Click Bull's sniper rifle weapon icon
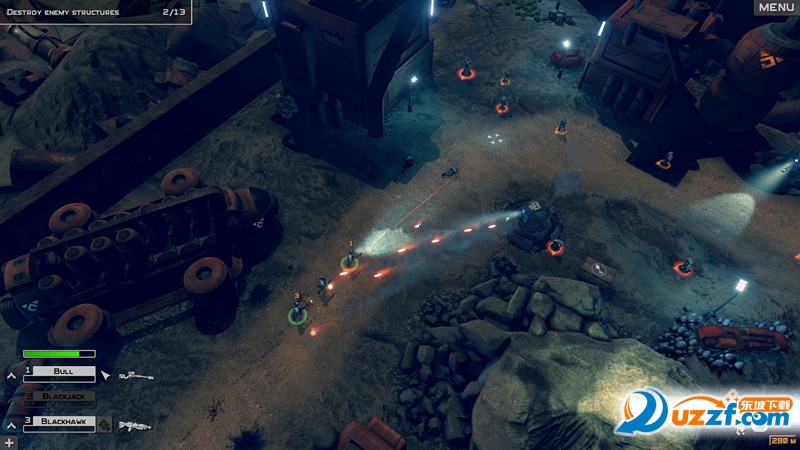Viewport: 800px width, 450px height. [135, 376]
